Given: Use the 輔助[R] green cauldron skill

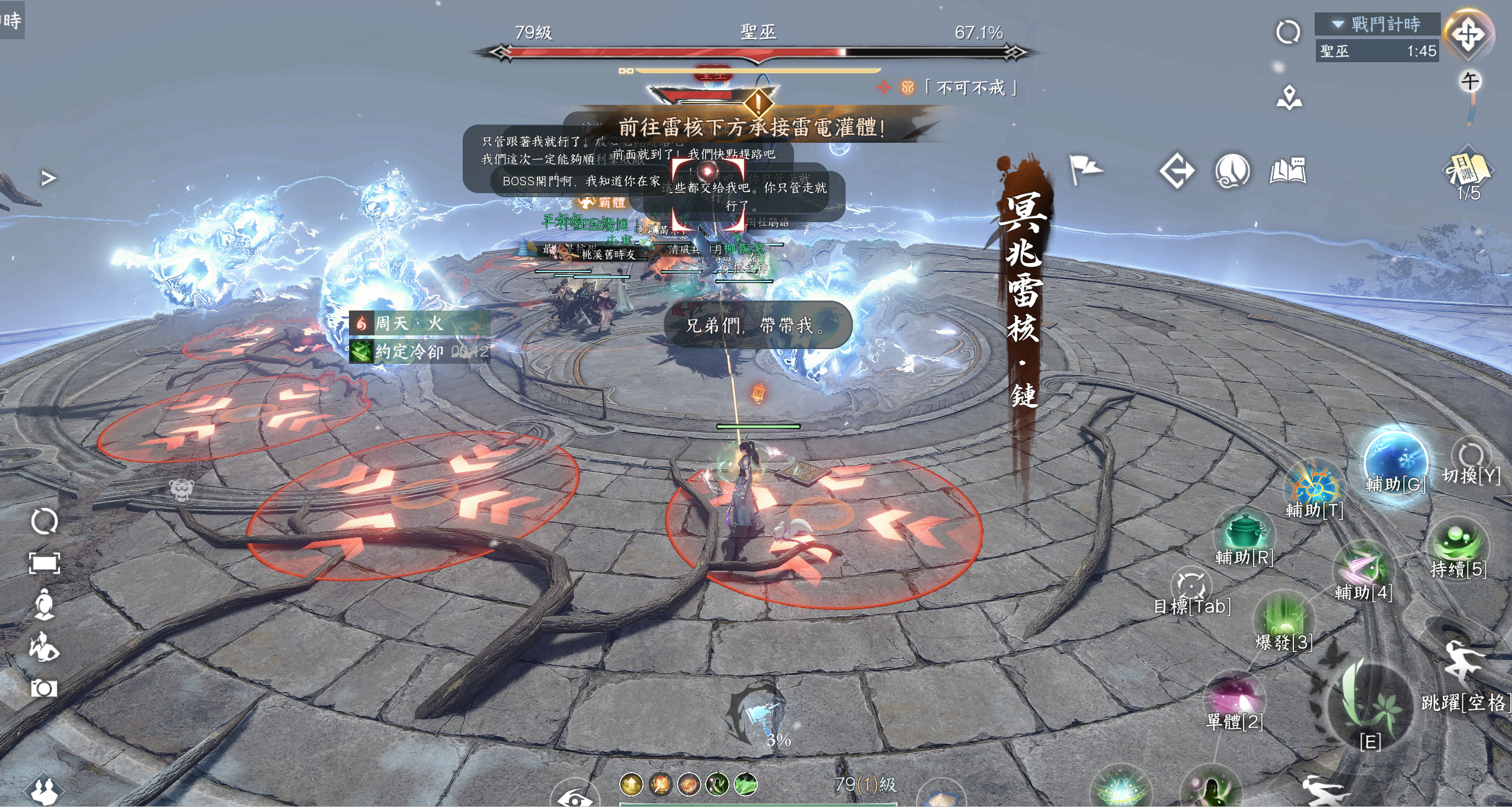Looking at the screenshot, I should point(1244,533).
